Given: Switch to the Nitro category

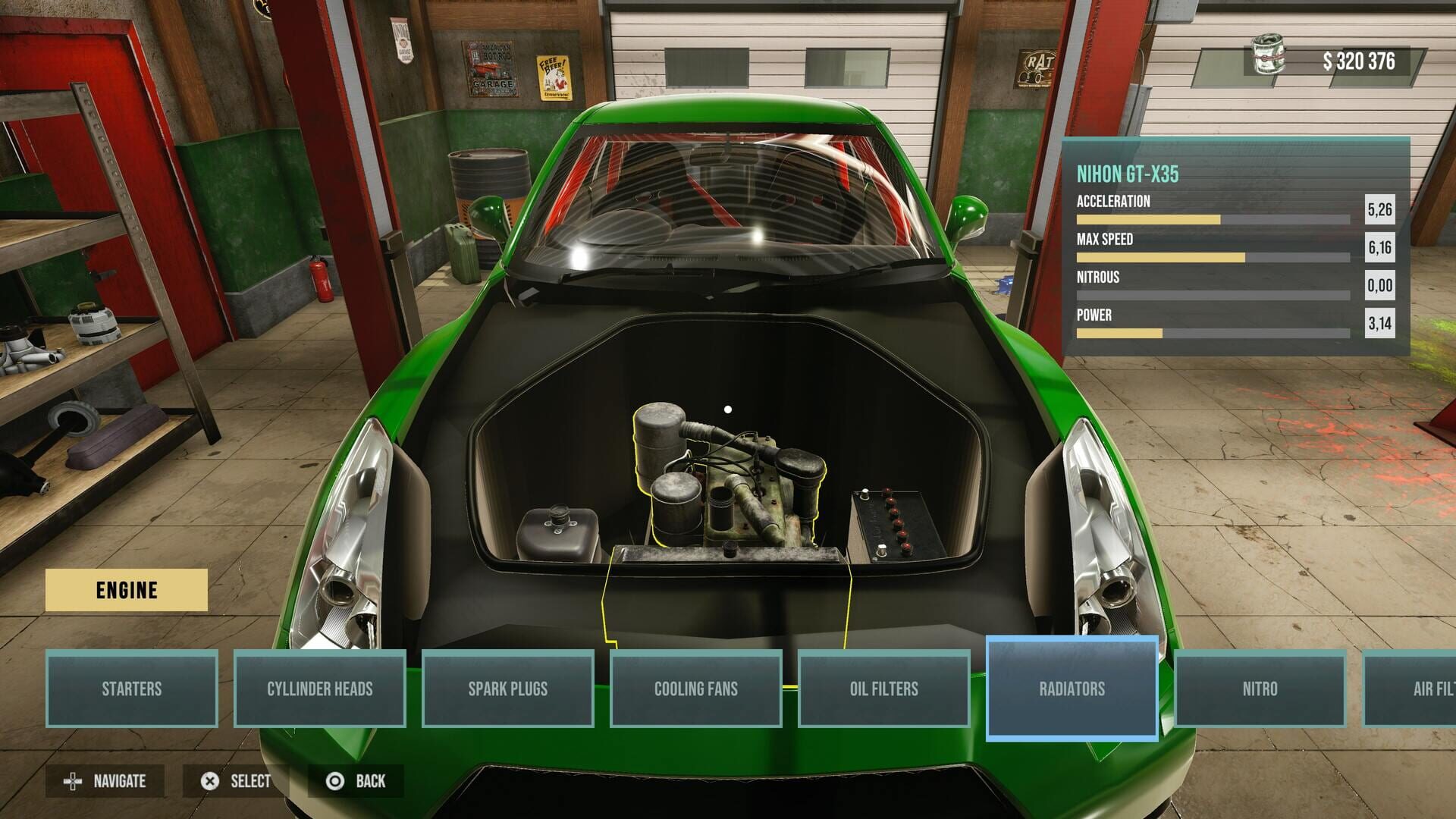Looking at the screenshot, I should (1260, 689).
